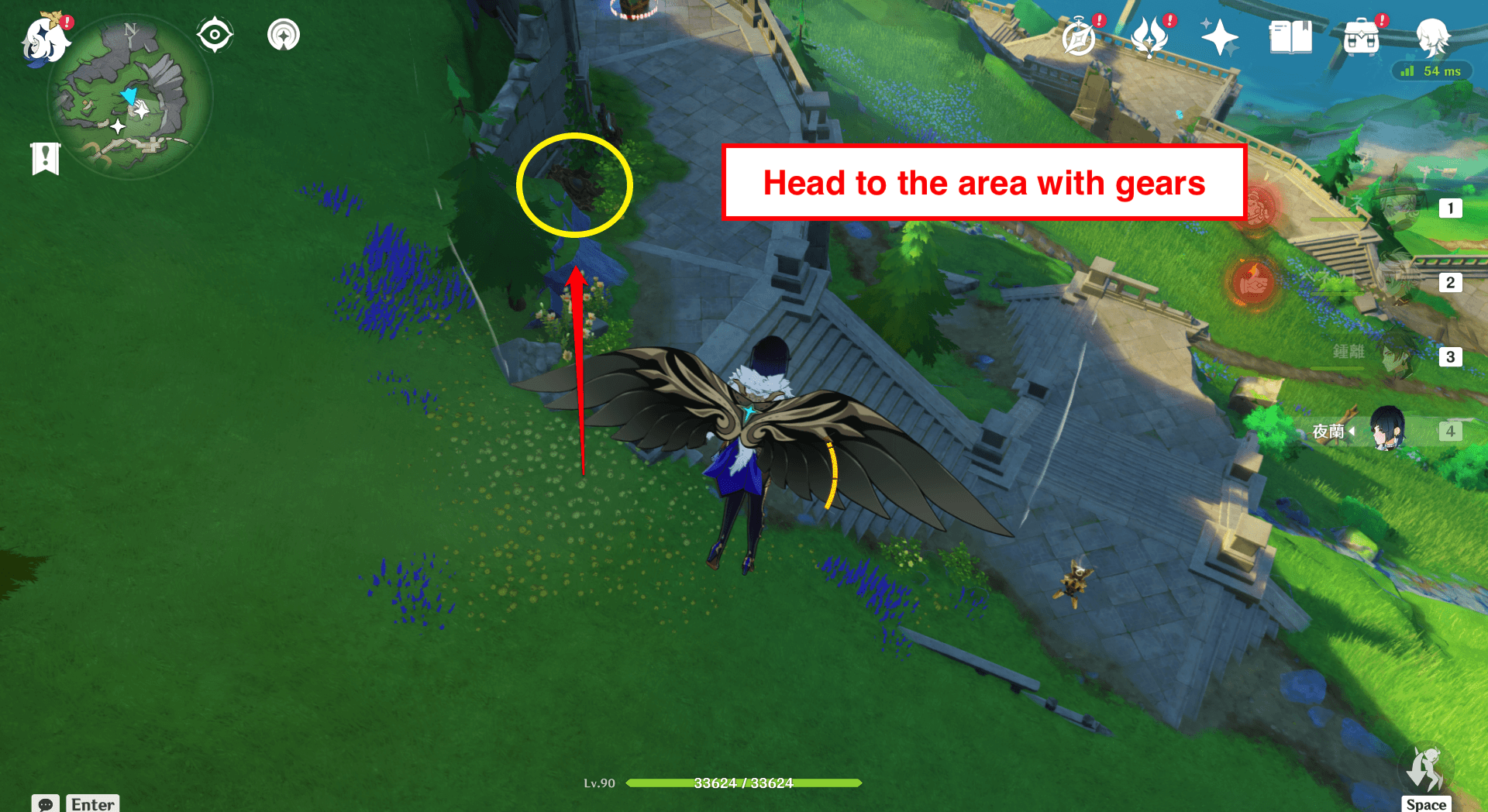Open the Inventory backpack icon

click(x=1361, y=36)
